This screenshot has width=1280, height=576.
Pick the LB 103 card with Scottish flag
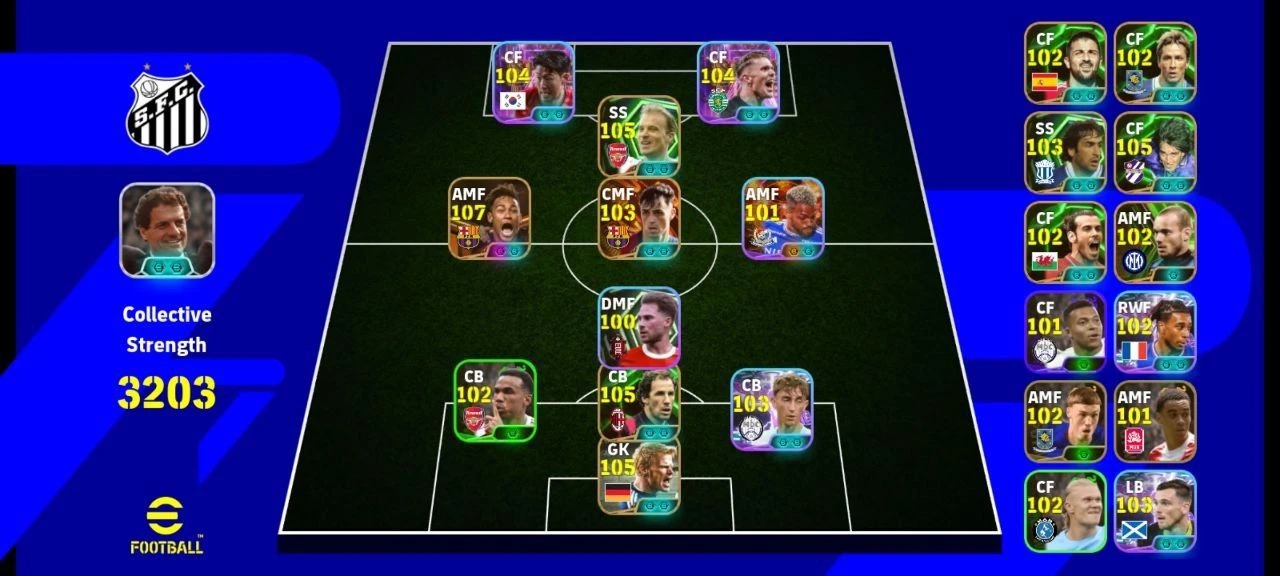pyautogui.click(x=1155, y=510)
